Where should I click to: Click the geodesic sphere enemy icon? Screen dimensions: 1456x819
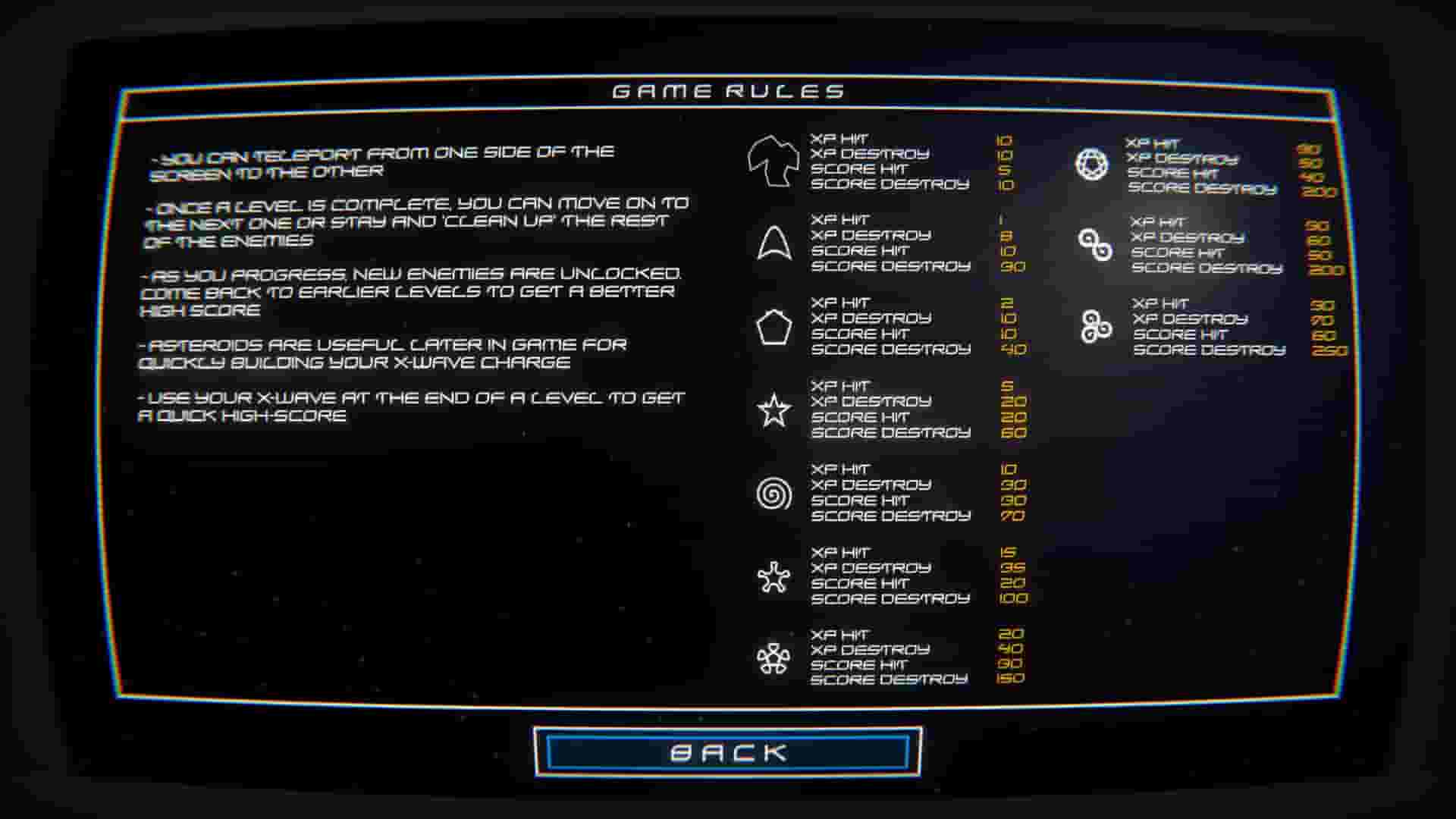point(1092,163)
